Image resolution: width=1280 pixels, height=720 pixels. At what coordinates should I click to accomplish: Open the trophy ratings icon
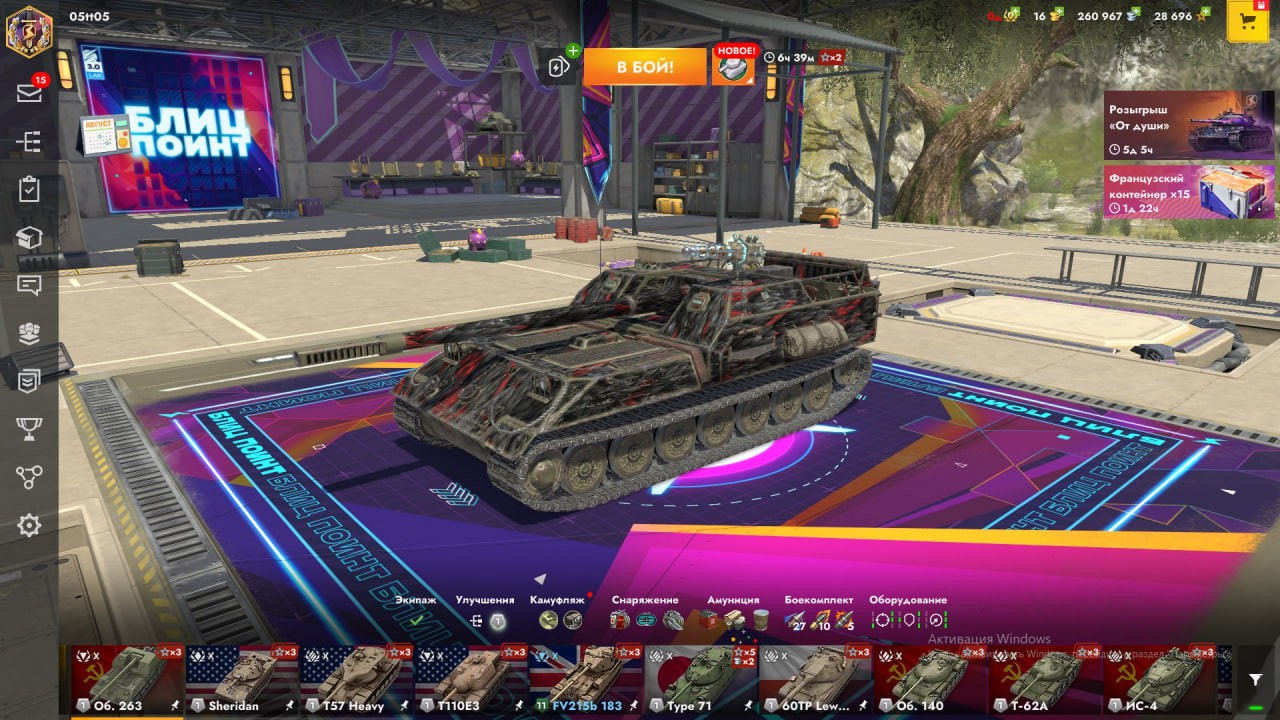[29, 429]
